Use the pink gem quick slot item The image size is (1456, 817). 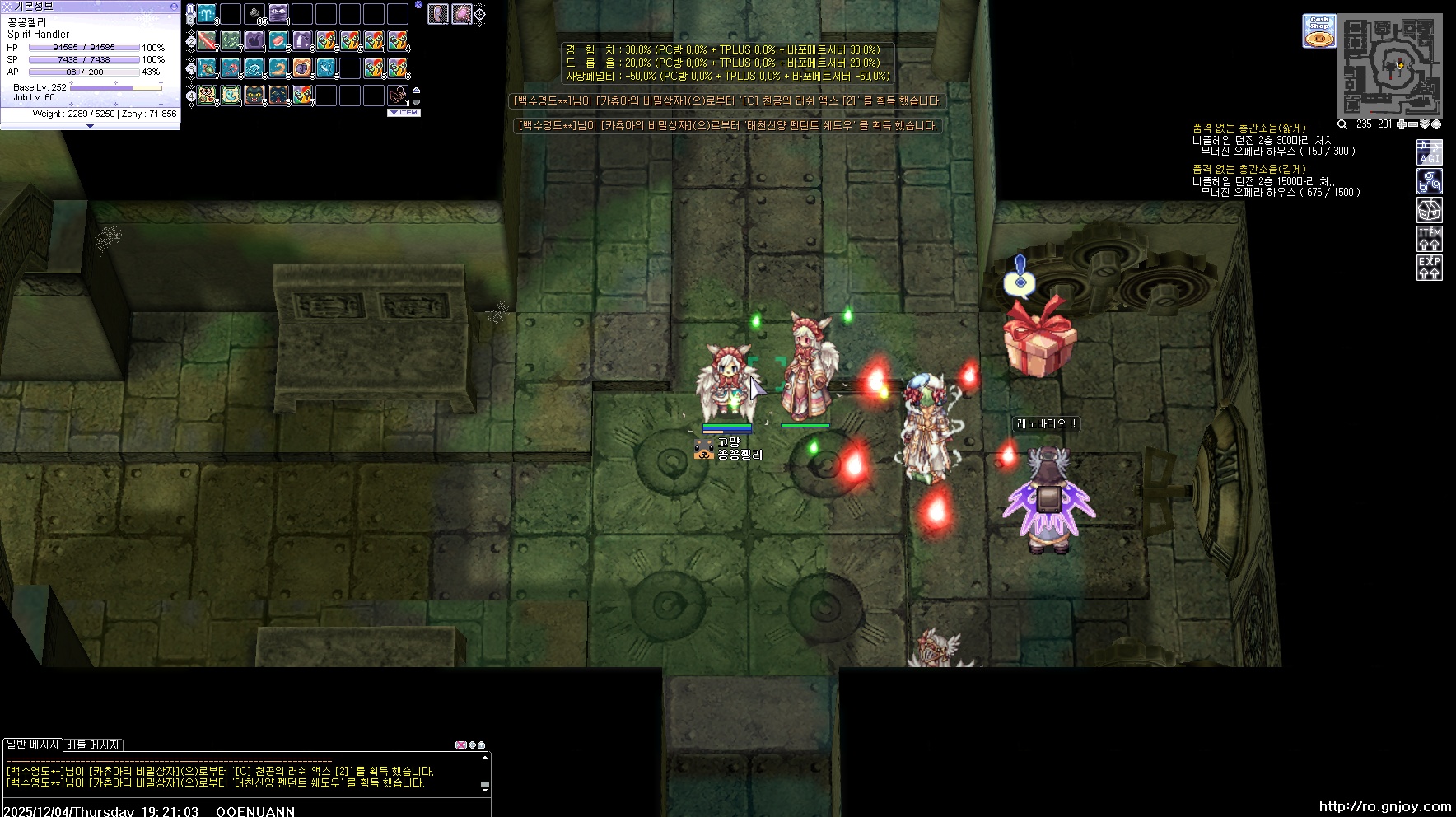point(461,14)
